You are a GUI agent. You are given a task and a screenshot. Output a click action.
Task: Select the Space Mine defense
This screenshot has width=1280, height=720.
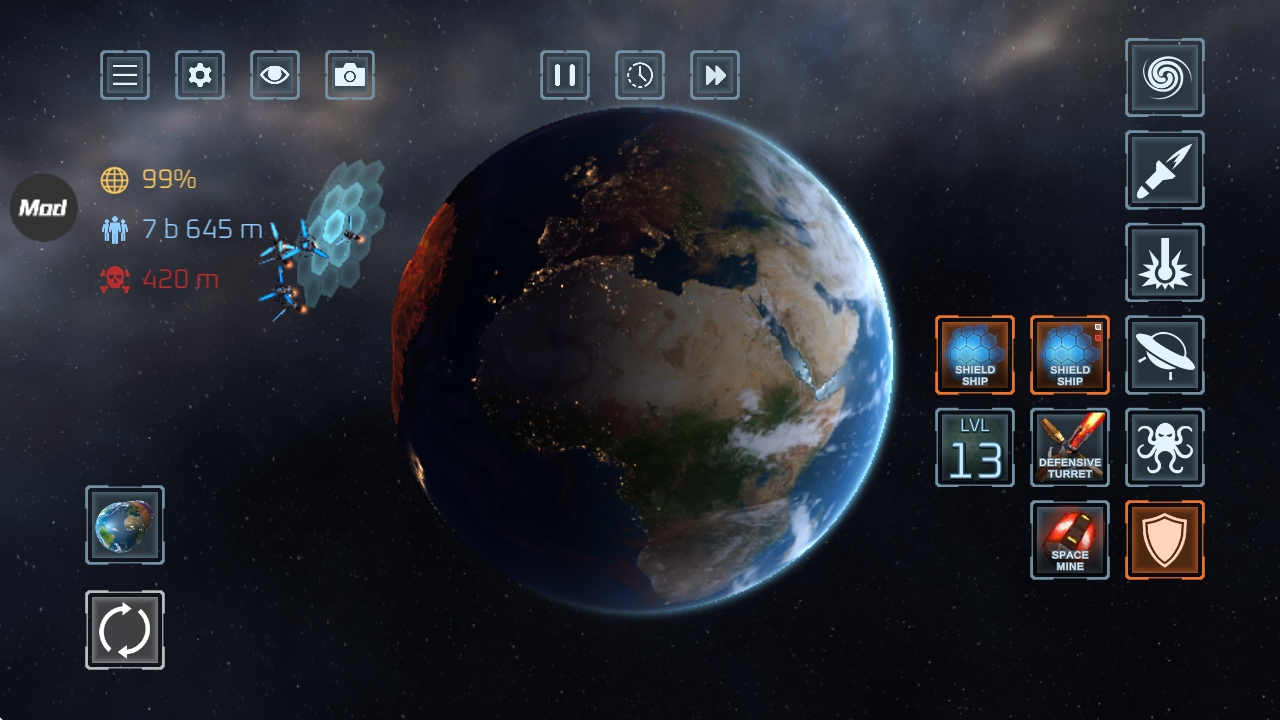[x=1070, y=540]
